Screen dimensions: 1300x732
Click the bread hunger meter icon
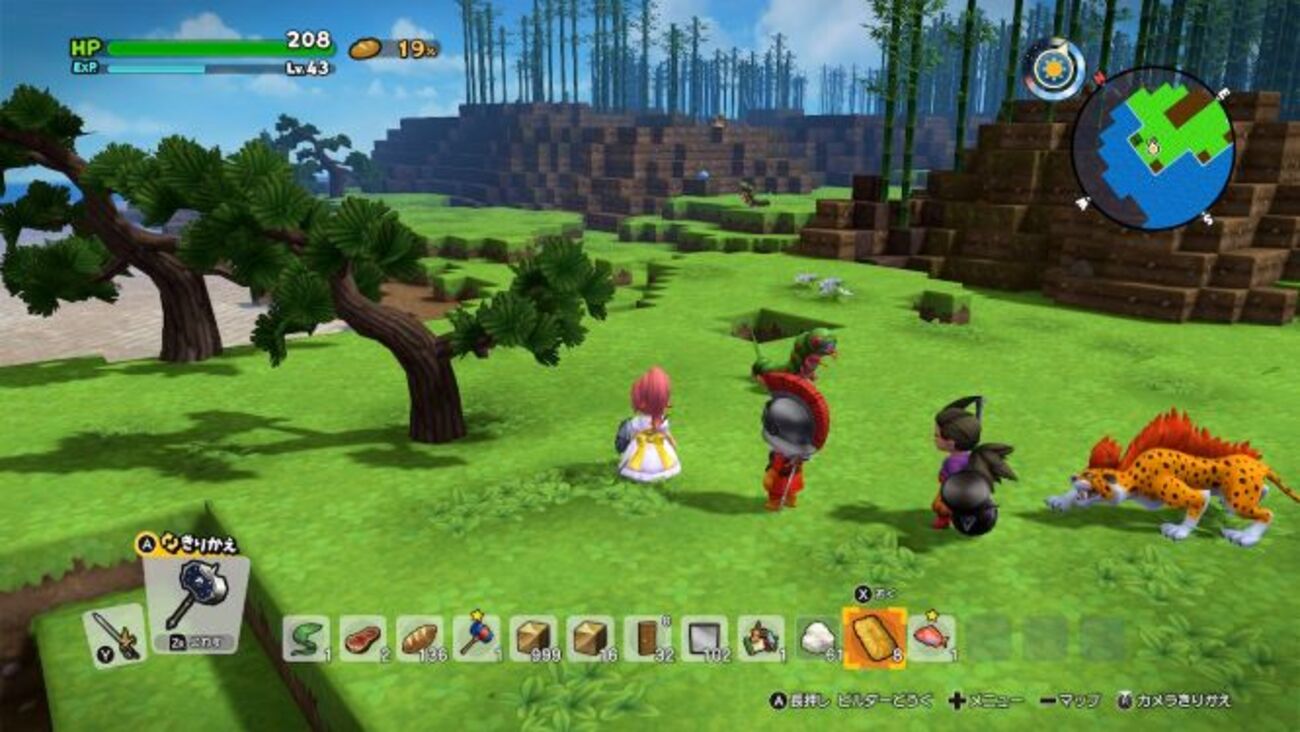pos(365,48)
